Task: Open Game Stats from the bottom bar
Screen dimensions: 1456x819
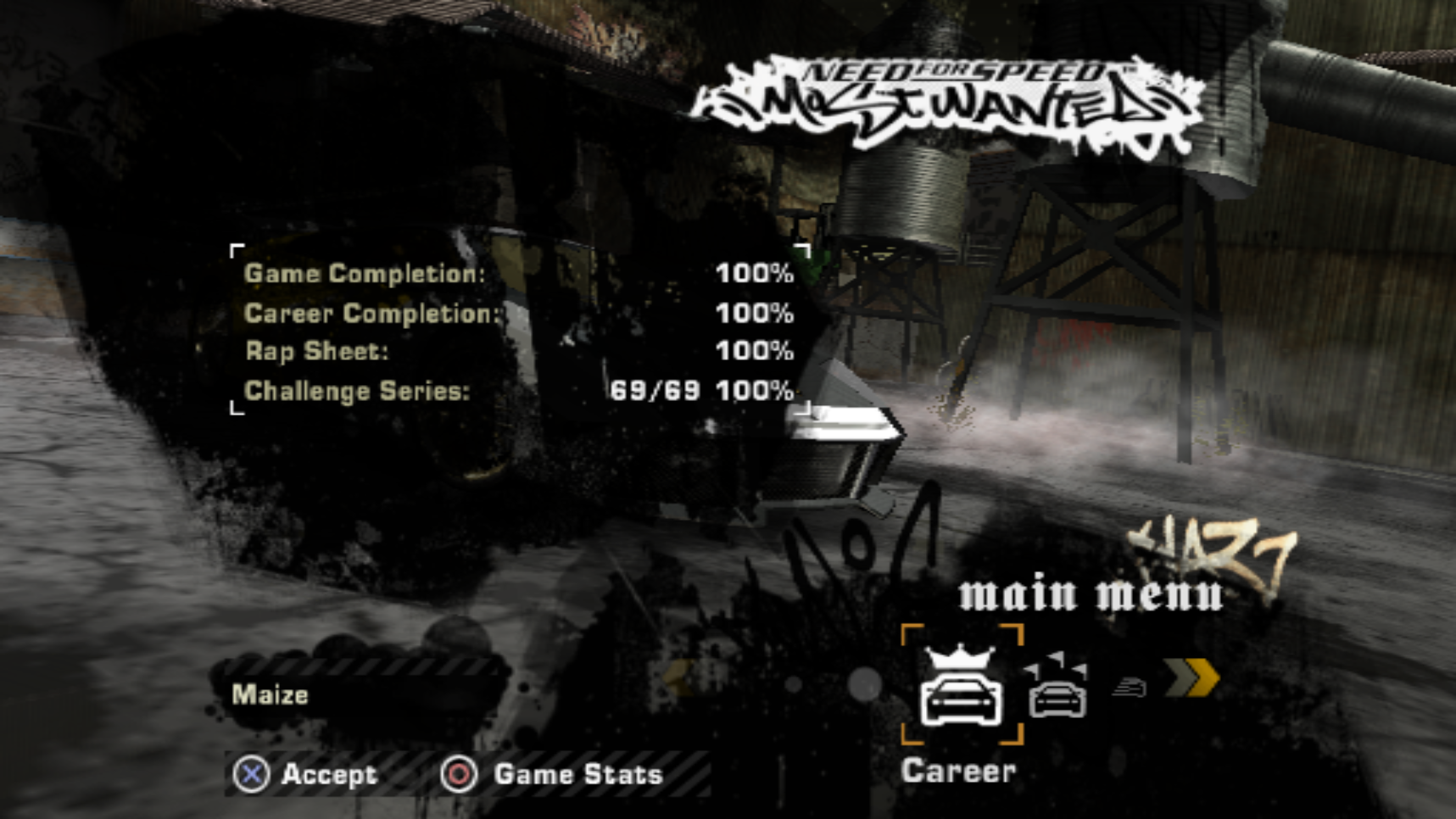Action: point(552,774)
